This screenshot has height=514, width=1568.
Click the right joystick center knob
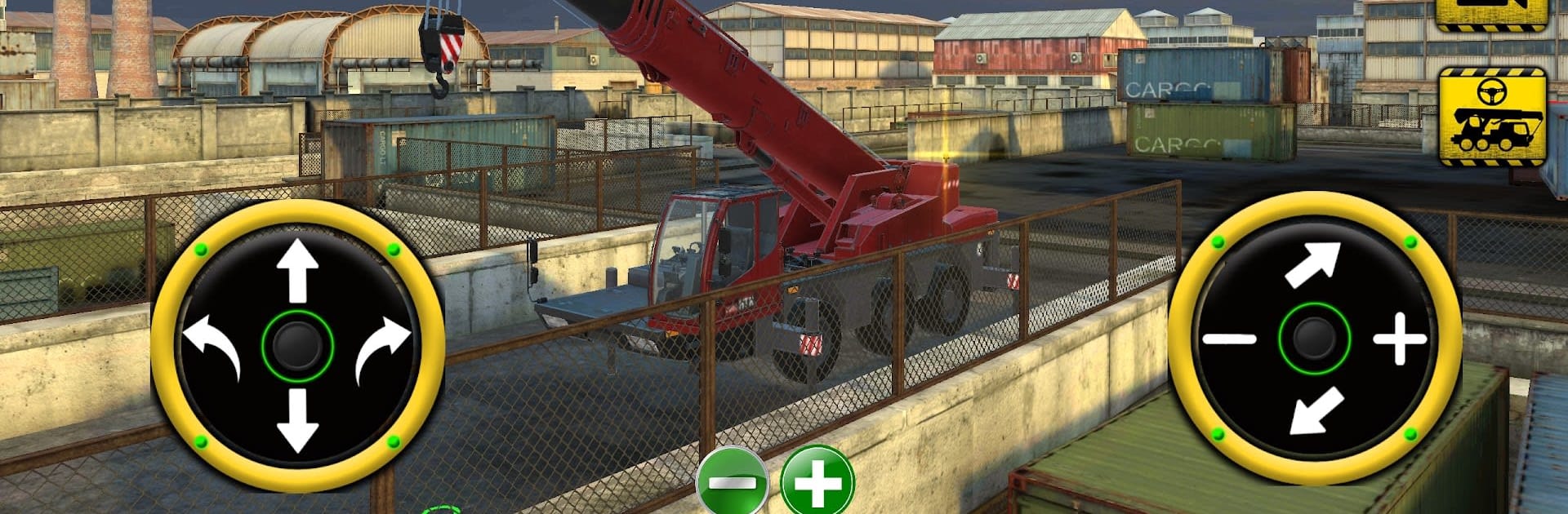tap(1314, 338)
